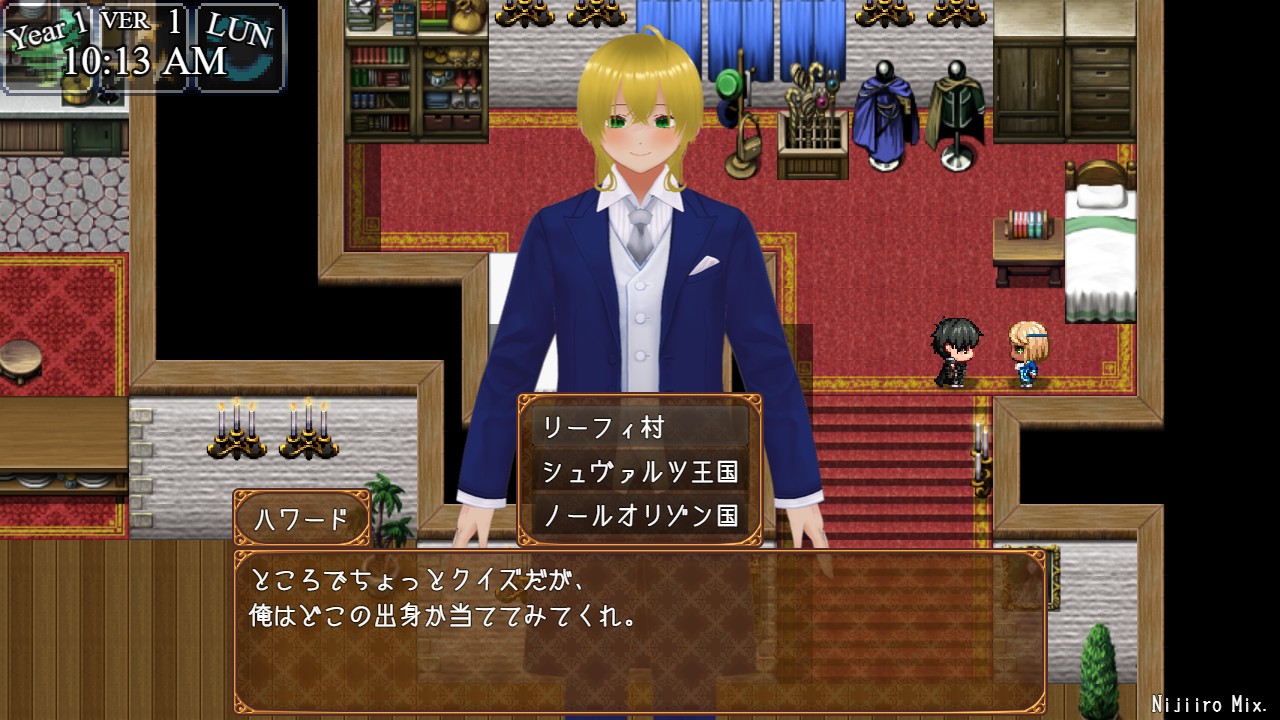Select シュヴァルツ王国 as the answer
The image size is (1280, 720).
pos(640,472)
